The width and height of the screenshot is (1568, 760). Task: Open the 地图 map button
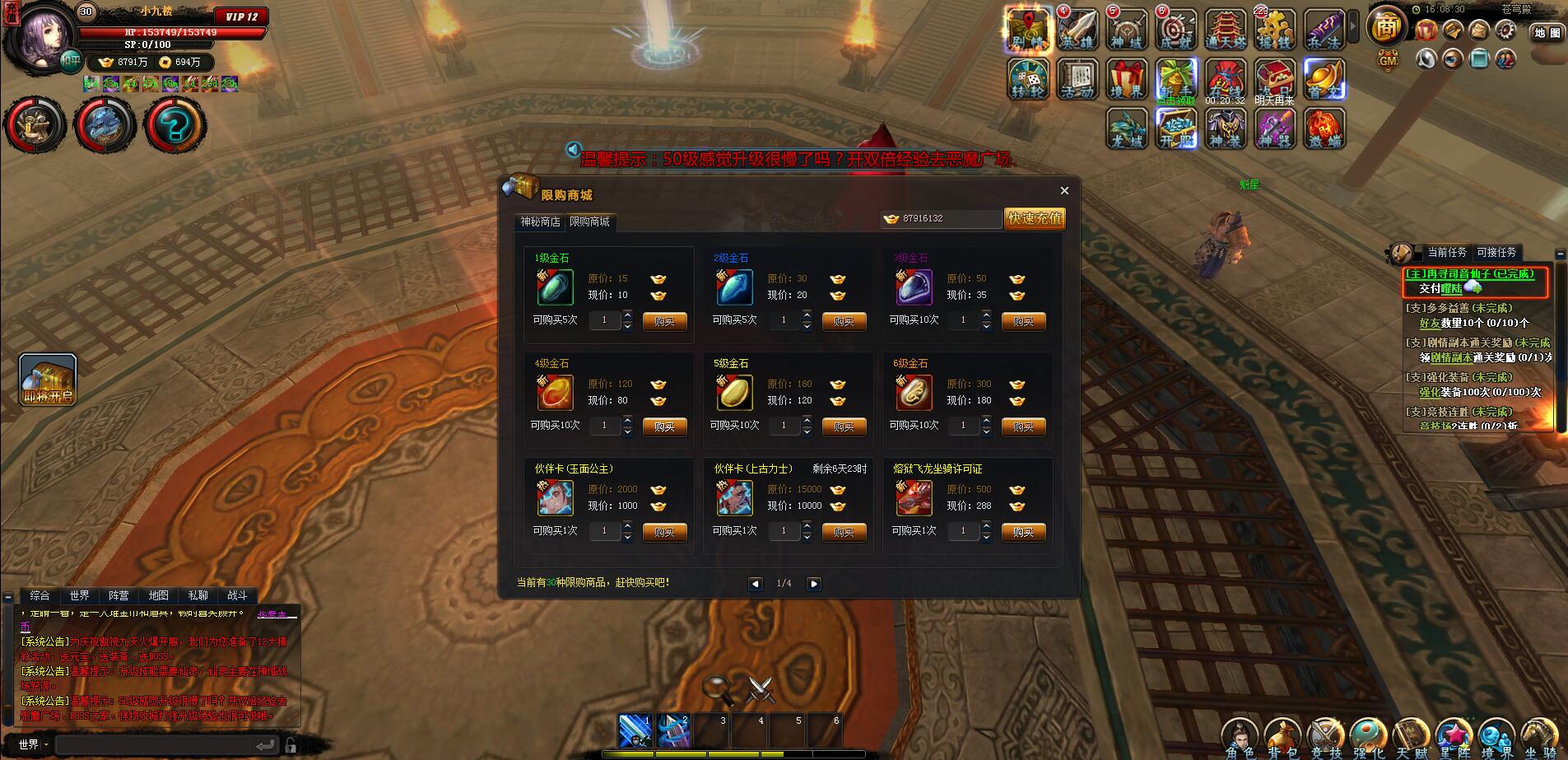[1547, 33]
